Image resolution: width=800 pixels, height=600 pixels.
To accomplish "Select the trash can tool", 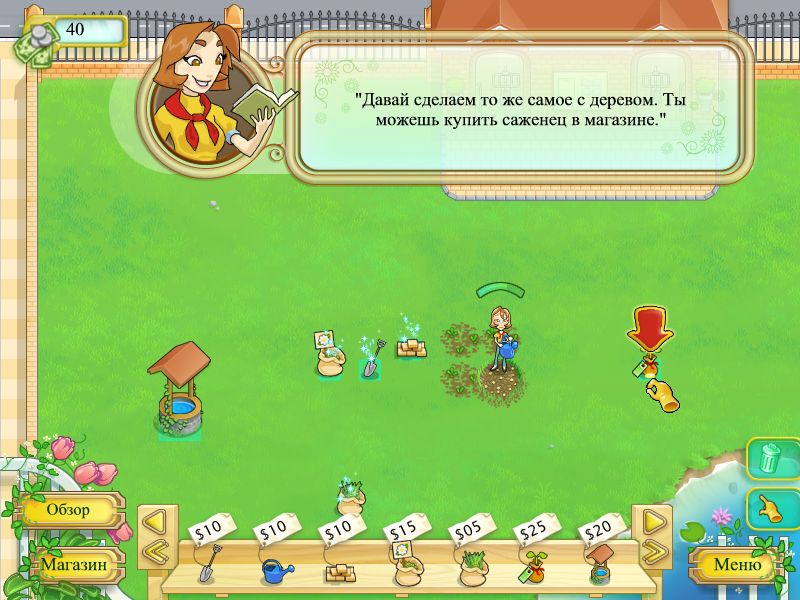I will [769, 459].
